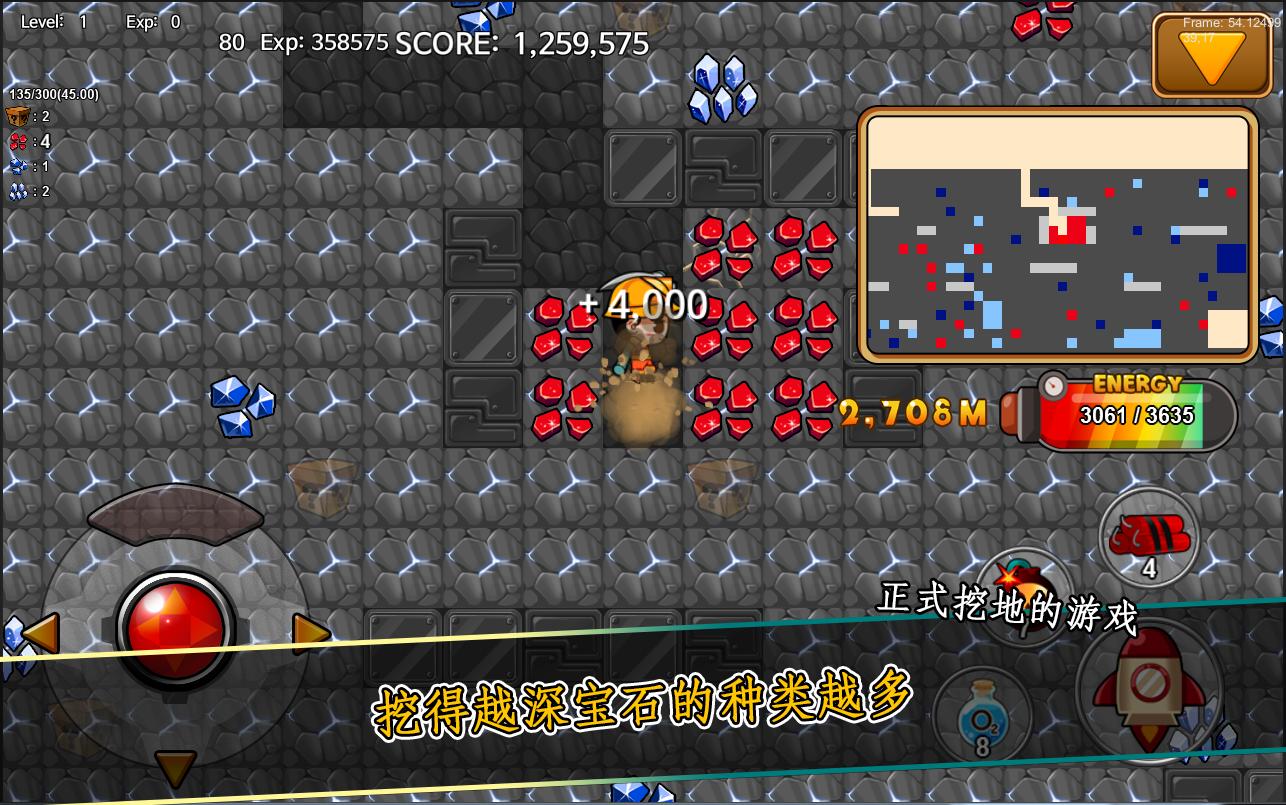Tap the red joystick center button

point(176,630)
